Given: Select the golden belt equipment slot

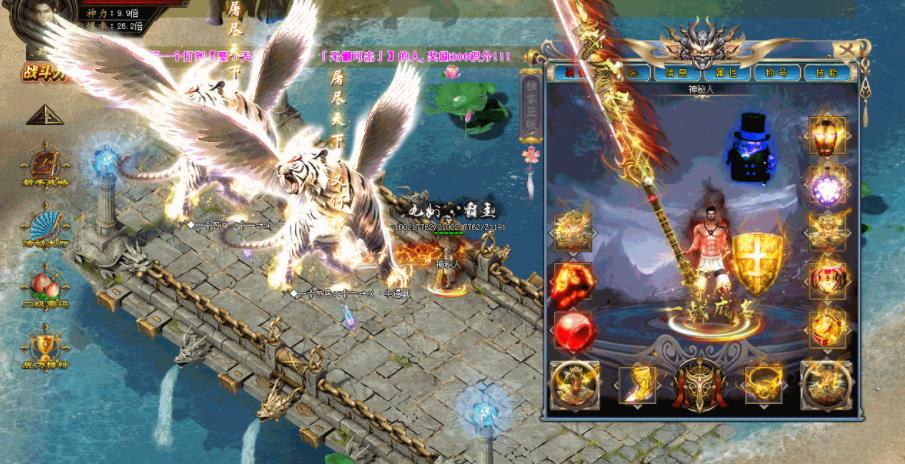Looking at the screenshot, I should coord(763,383).
